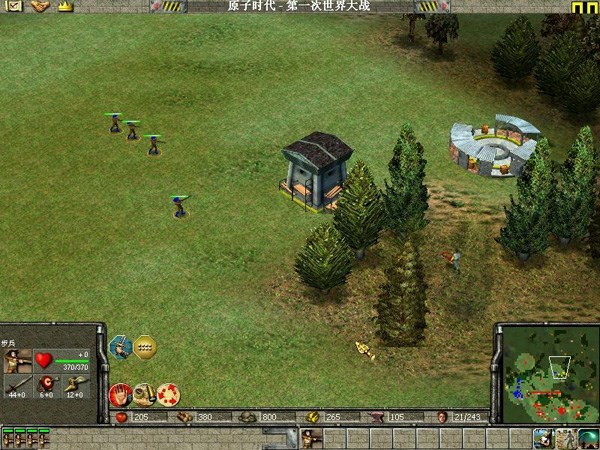Click the red shield armor stat icon
The image size is (600, 450).
(x=46, y=385)
